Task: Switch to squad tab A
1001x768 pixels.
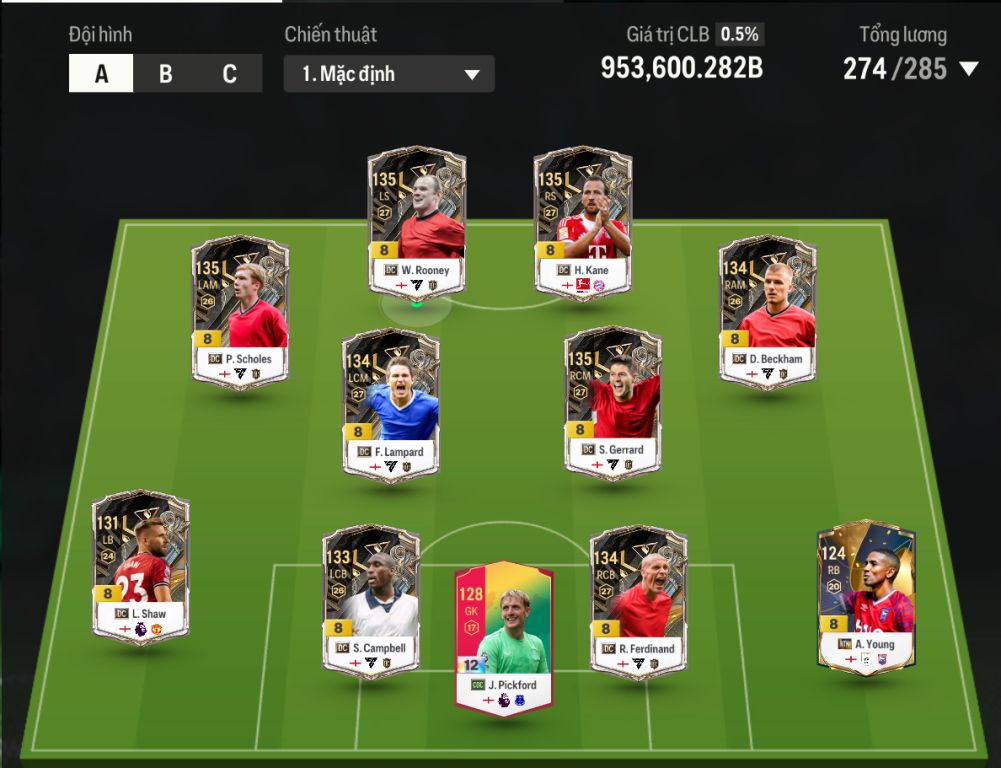Action: pyautogui.click(x=101, y=74)
